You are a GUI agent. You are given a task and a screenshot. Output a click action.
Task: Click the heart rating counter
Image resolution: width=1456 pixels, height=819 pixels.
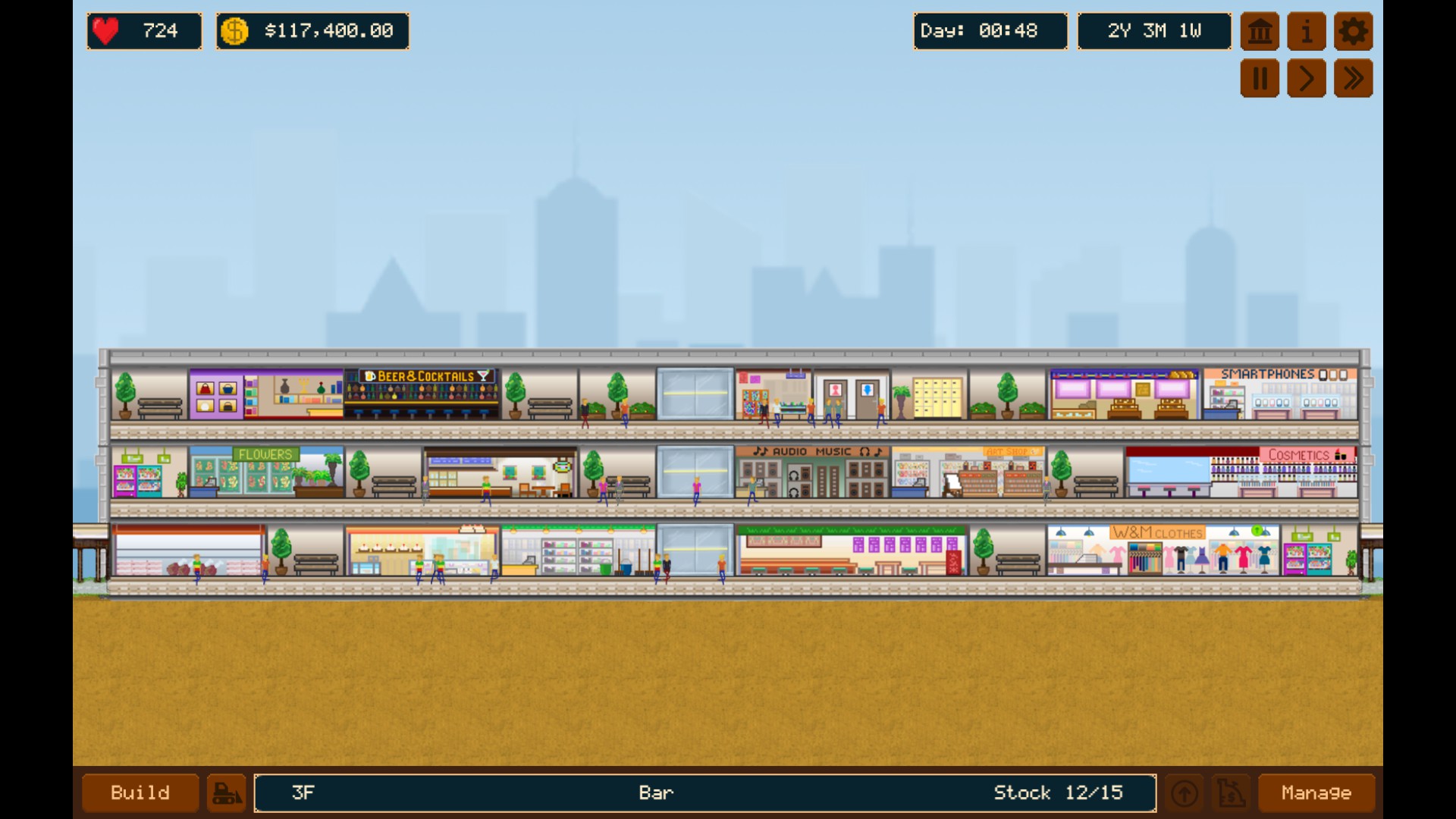(x=144, y=31)
